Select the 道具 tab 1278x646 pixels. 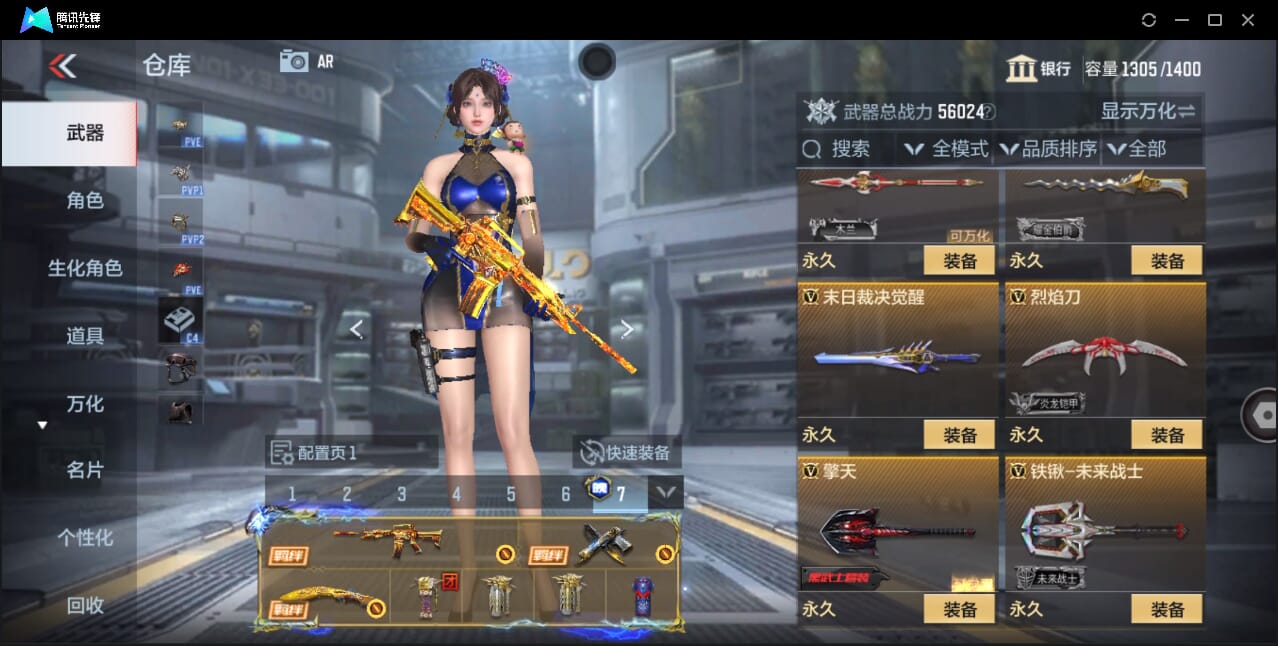click(85, 336)
